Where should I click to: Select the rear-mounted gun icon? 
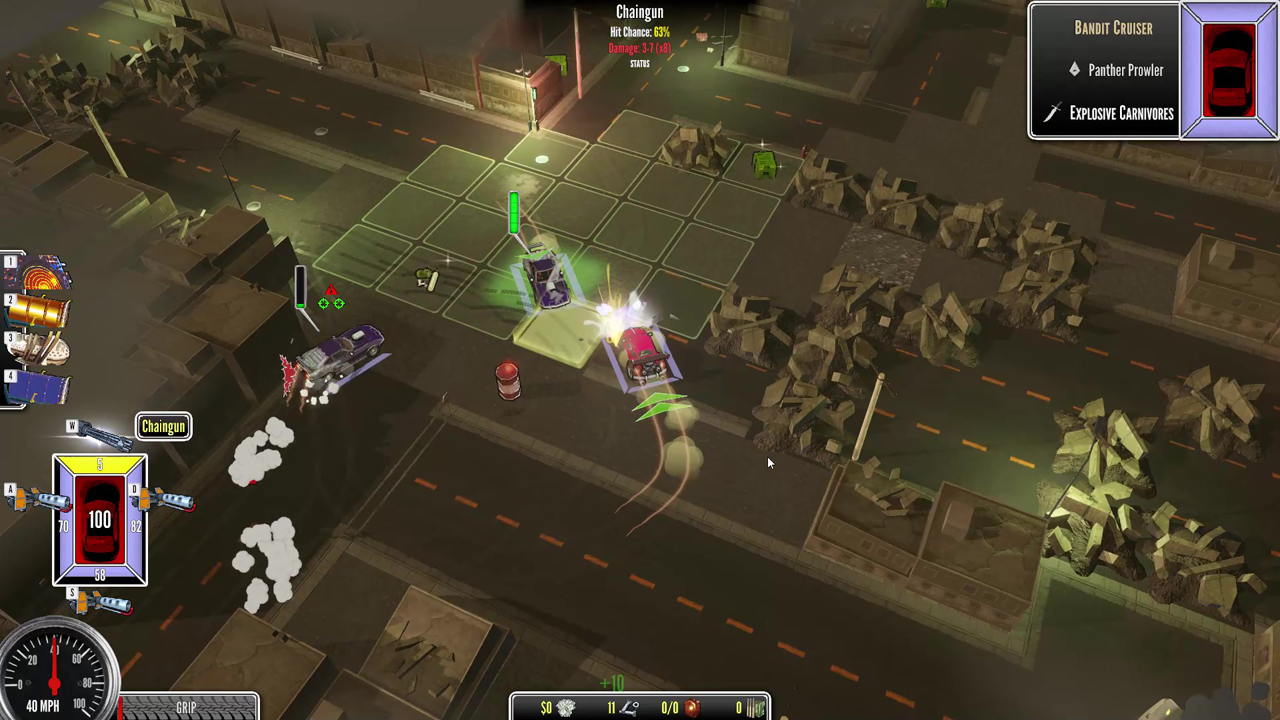point(101,603)
